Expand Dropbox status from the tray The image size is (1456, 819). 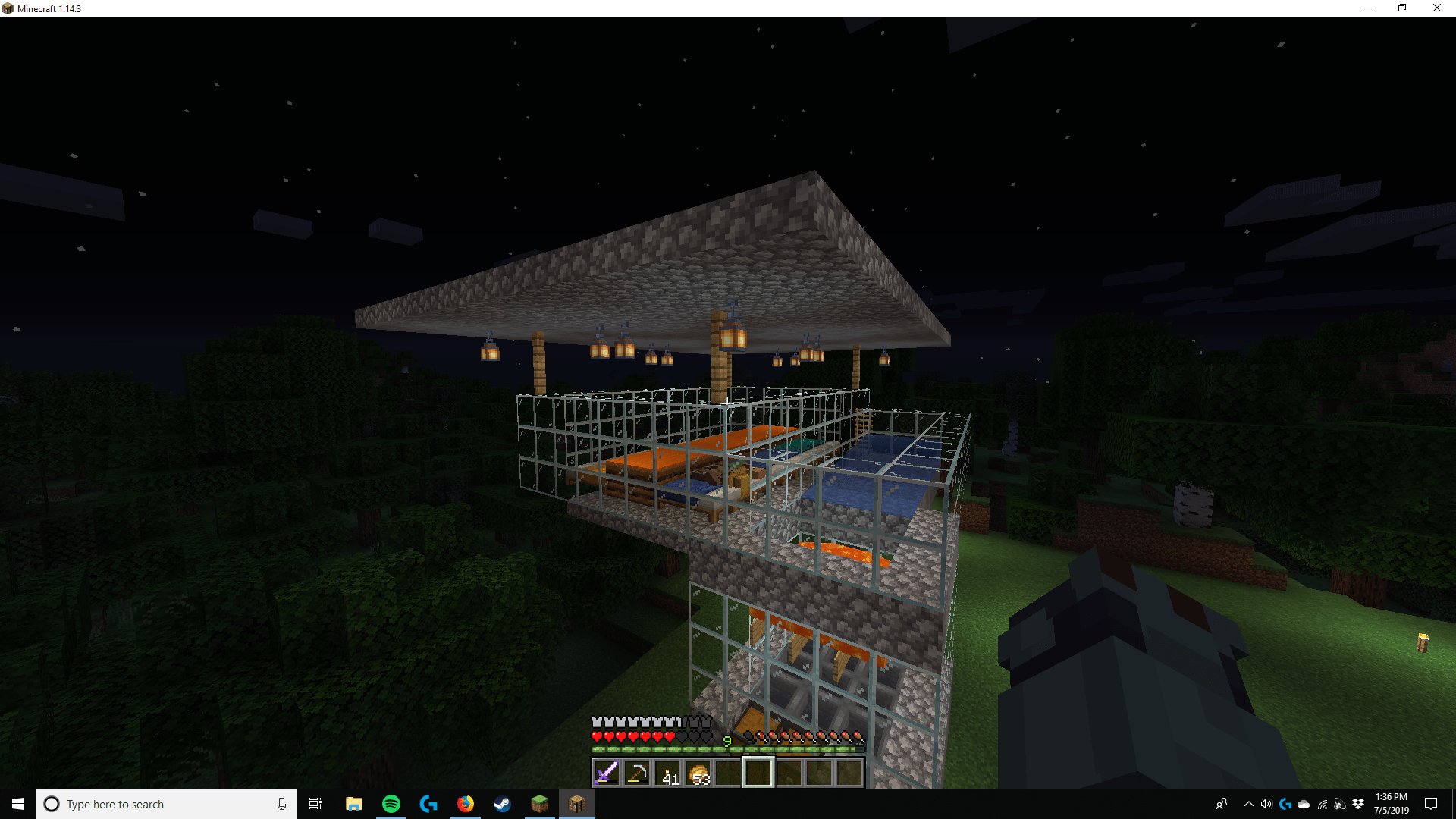pyautogui.click(x=1358, y=804)
